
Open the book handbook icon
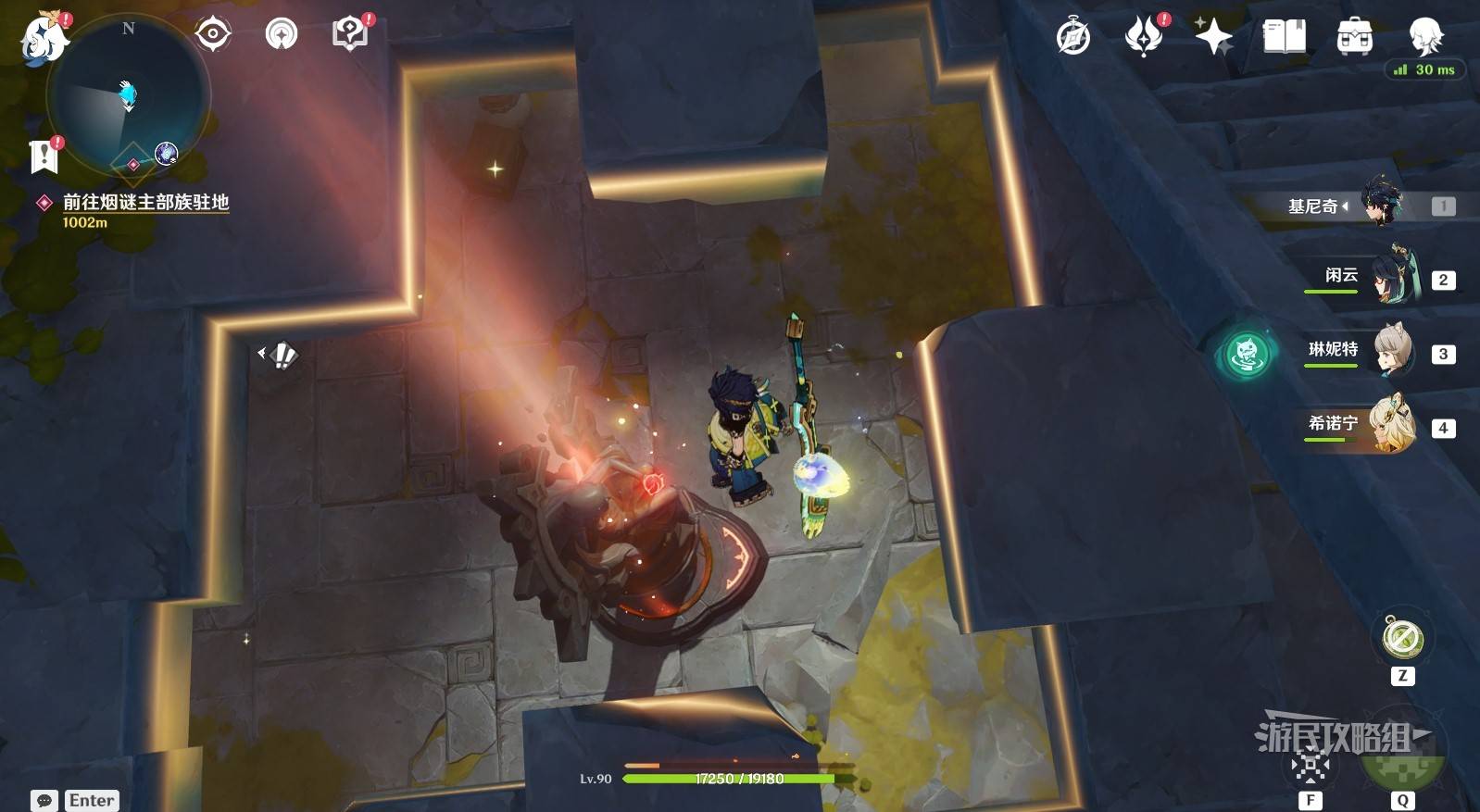coord(1284,37)
